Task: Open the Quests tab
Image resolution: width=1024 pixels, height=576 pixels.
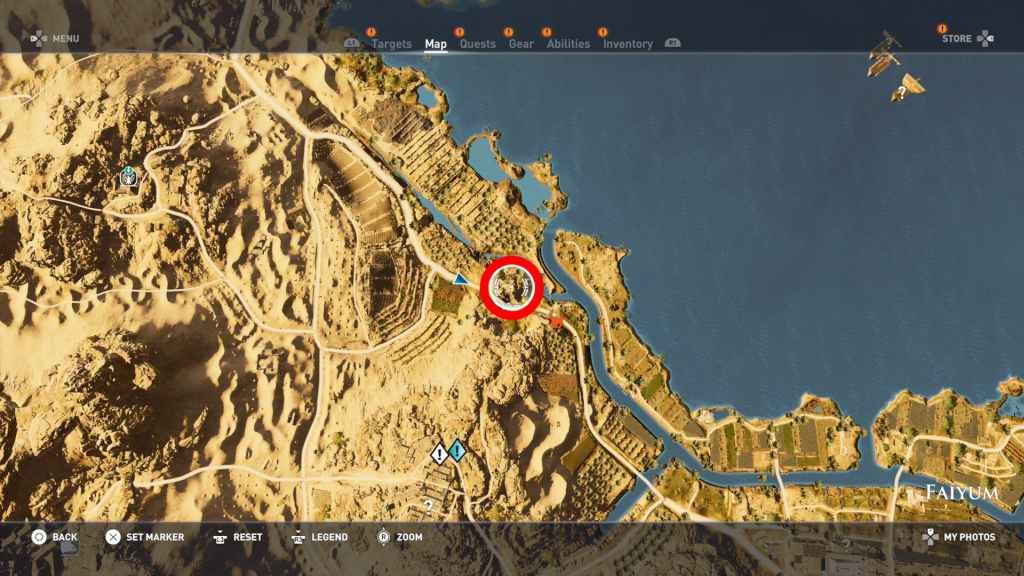Action: [x=477, y=44]
